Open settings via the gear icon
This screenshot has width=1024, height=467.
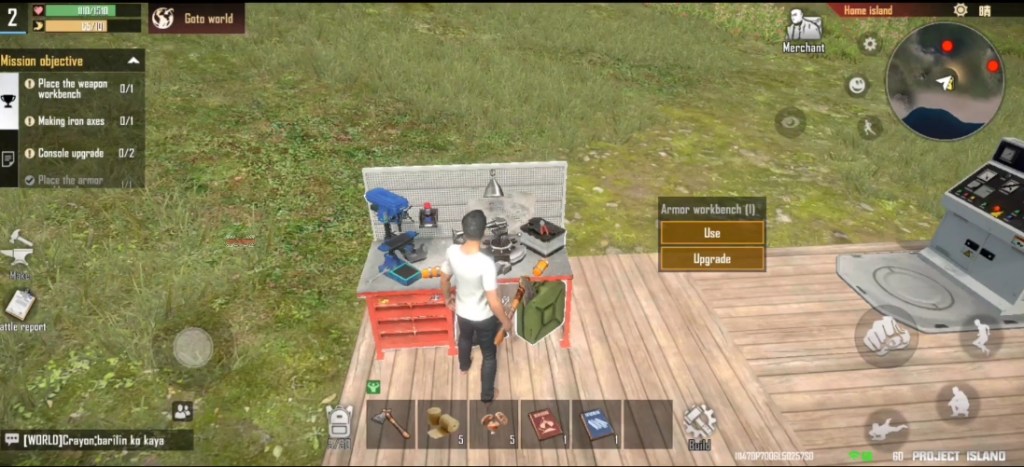[870, 44]
